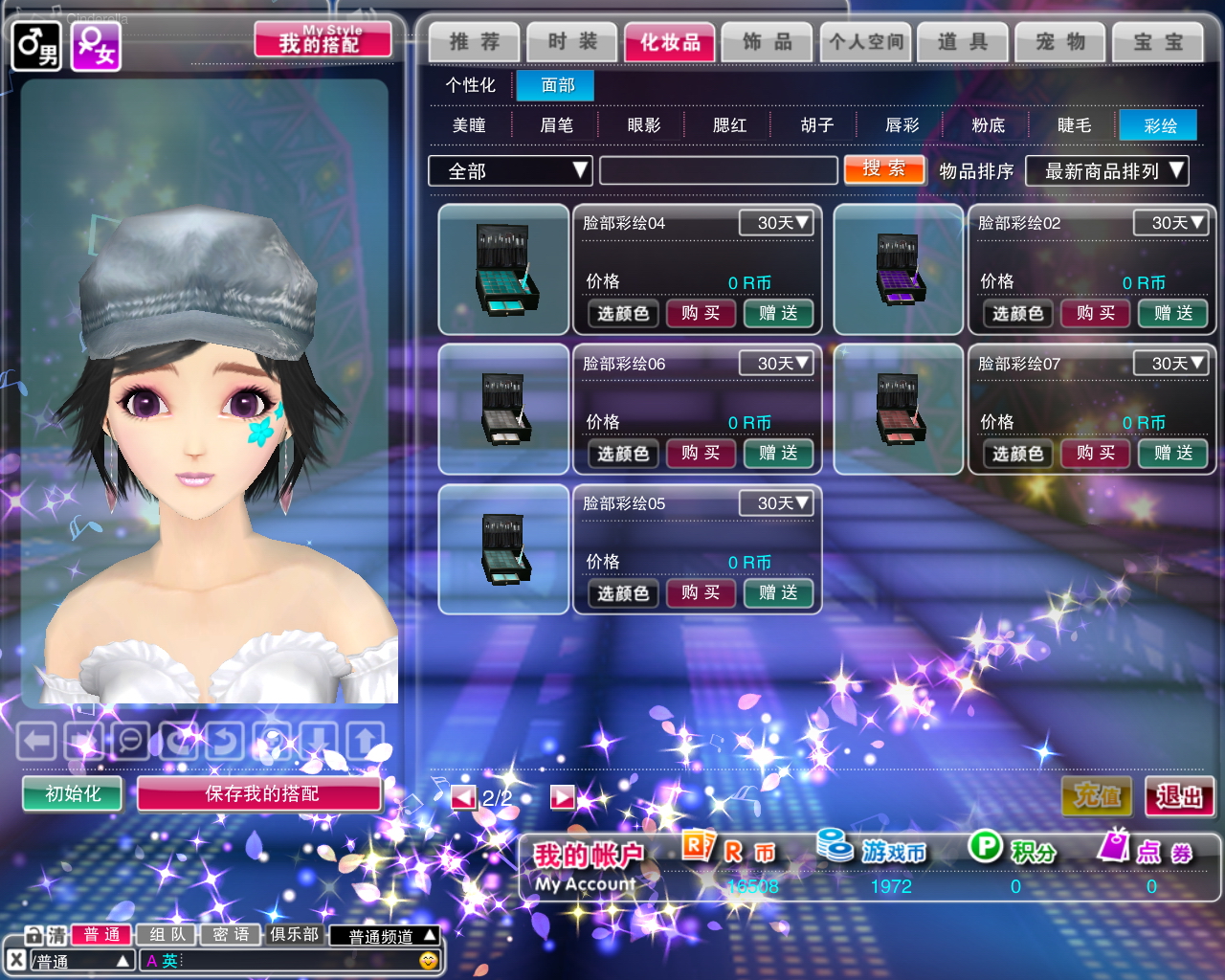Viewport: 1225px width, 980px height.
Task: Save the outfit with 保存我的搭配
Action: click(260, 793)
